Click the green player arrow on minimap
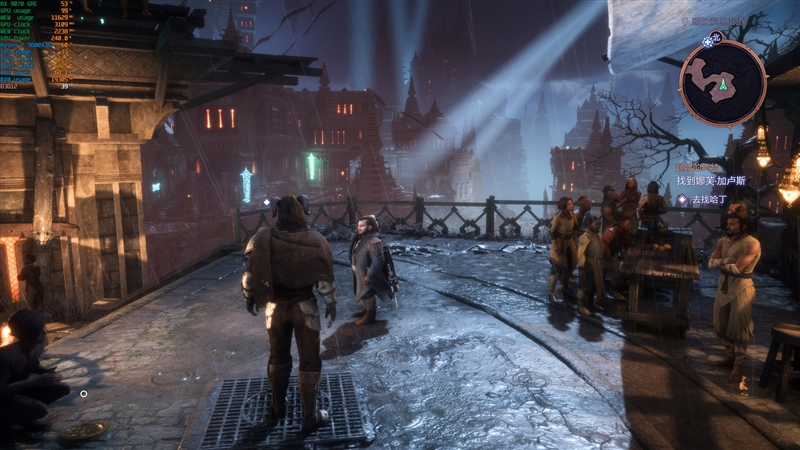 coord(723,85)
